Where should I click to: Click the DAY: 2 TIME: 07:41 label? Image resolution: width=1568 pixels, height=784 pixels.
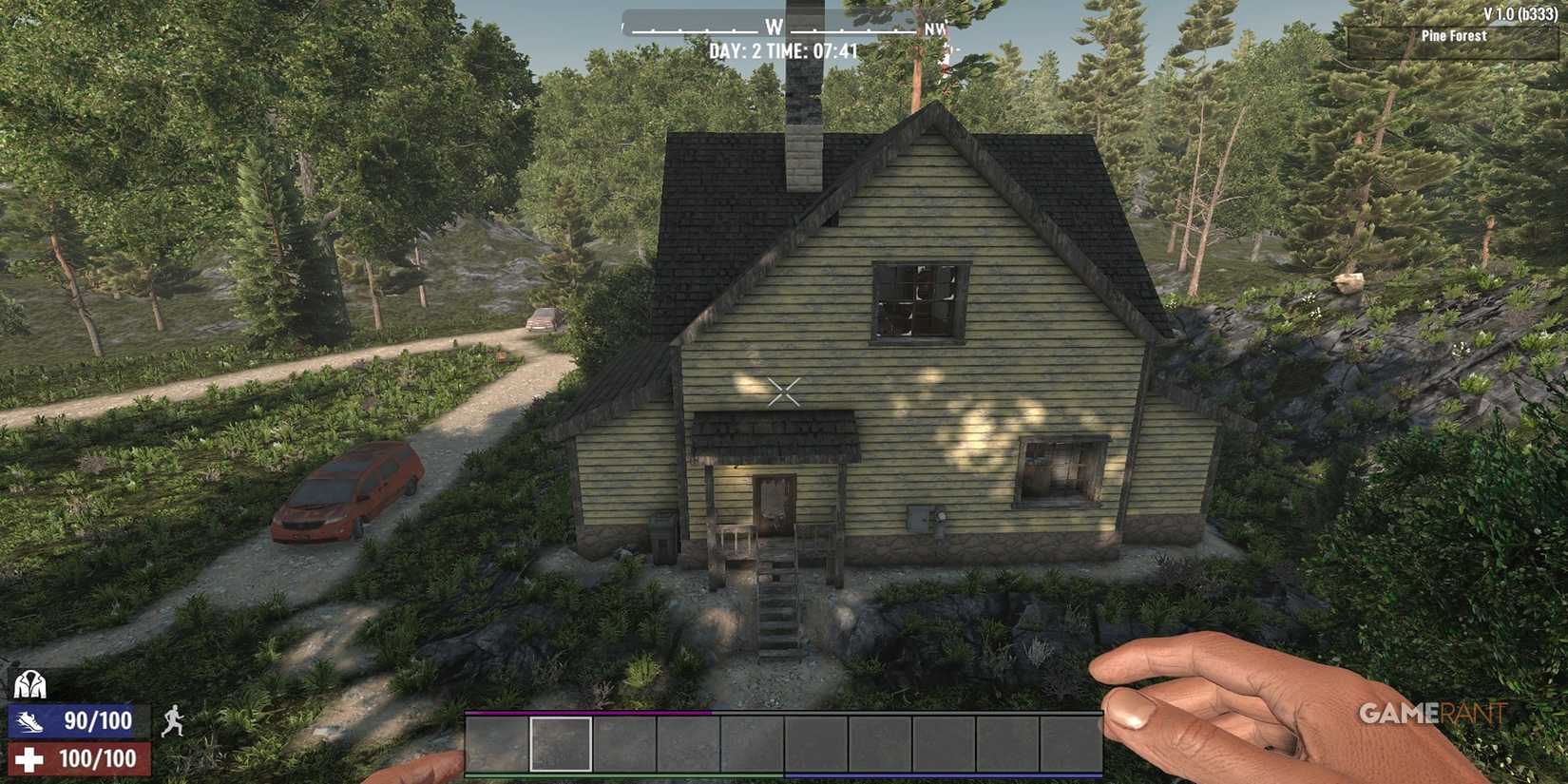pos(785,49)
